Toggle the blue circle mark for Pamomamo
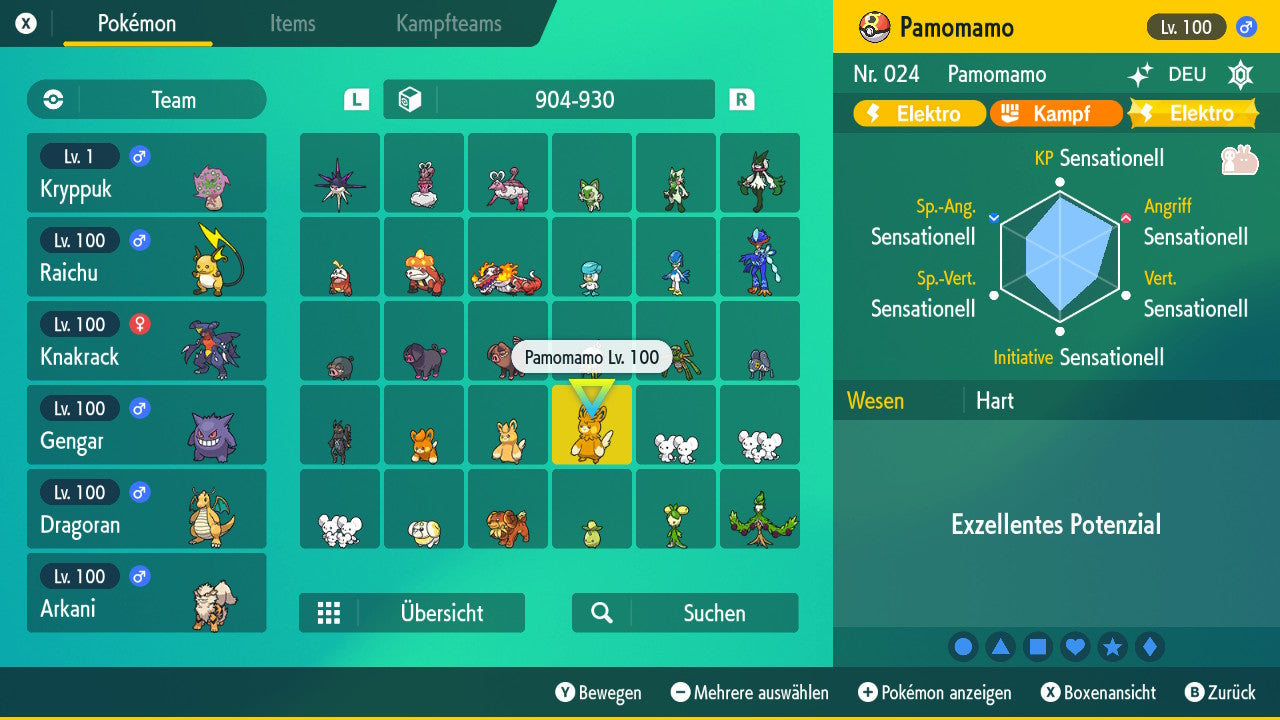 [x=963, y=646]
